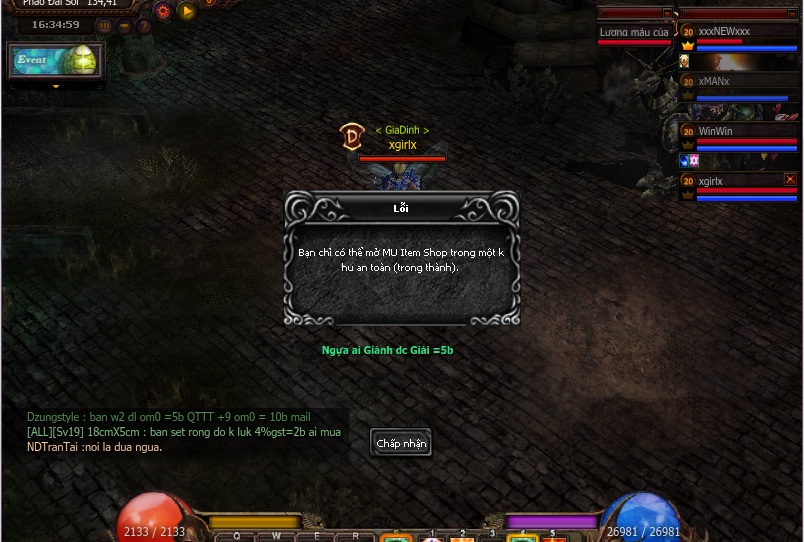Expand the arrow below the Event banner
Image resolution: width=804 pixels, height=542 pixels.
click(x=56, y=87)
